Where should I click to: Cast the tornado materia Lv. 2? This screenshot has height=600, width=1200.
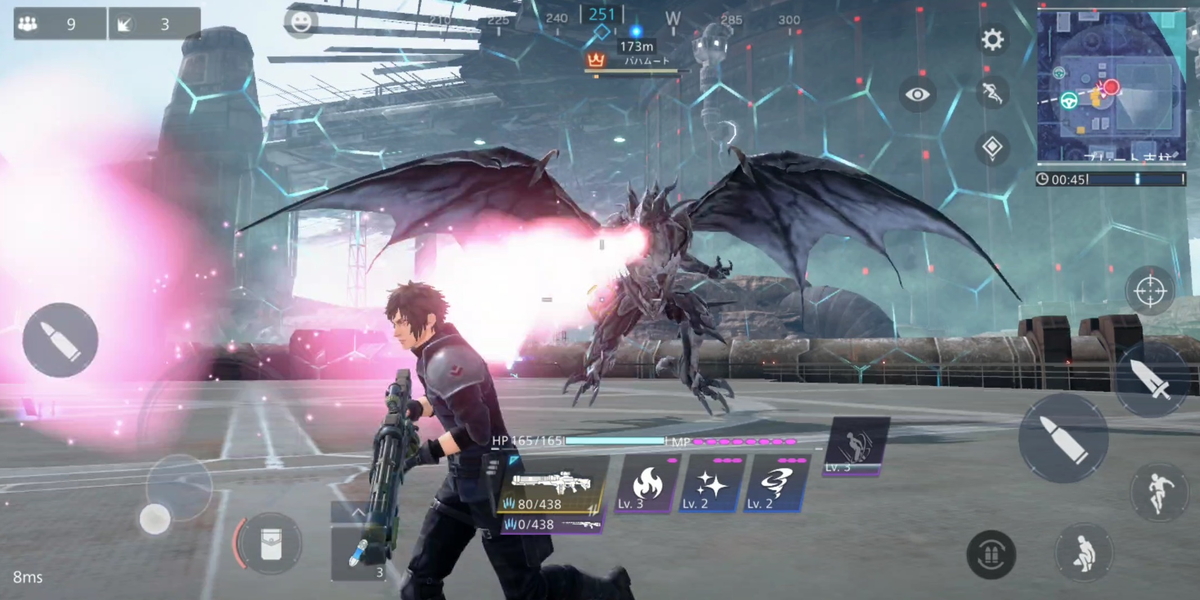776,485
